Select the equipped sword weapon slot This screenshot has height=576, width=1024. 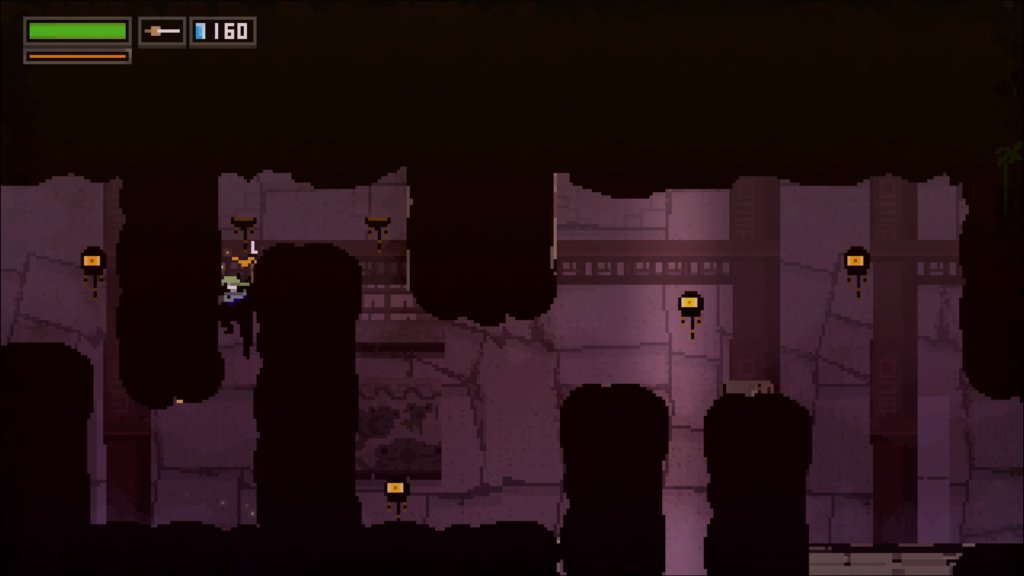pyautogui.click(x=162, y=32)
